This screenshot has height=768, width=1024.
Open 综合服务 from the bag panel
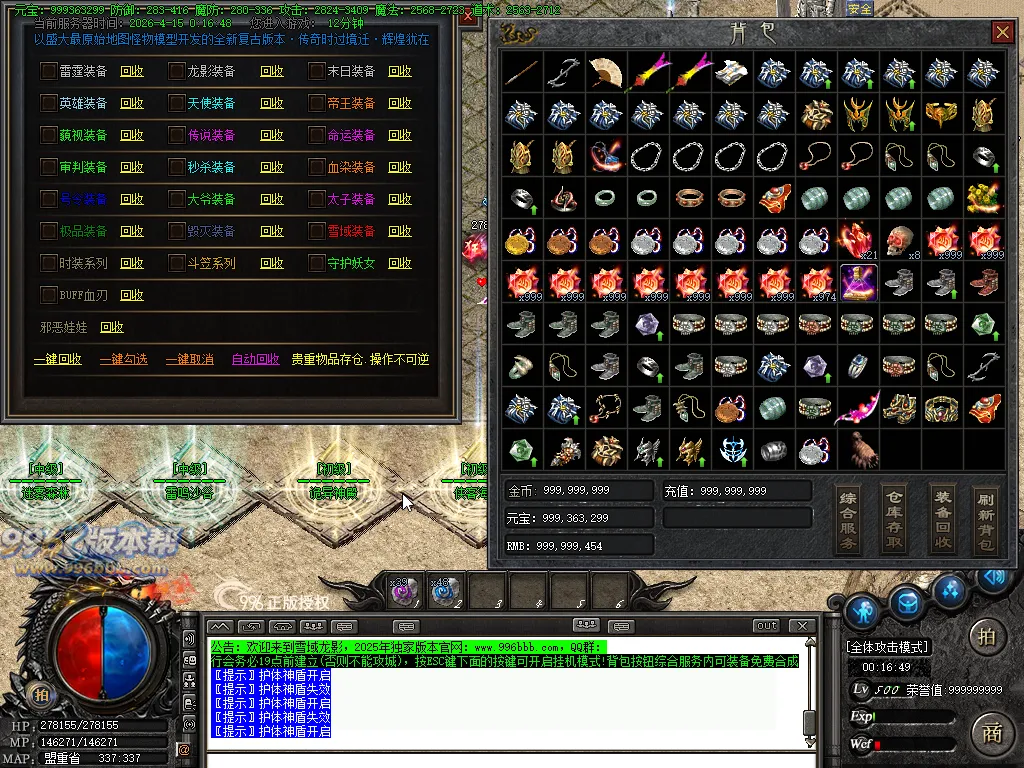848,519
